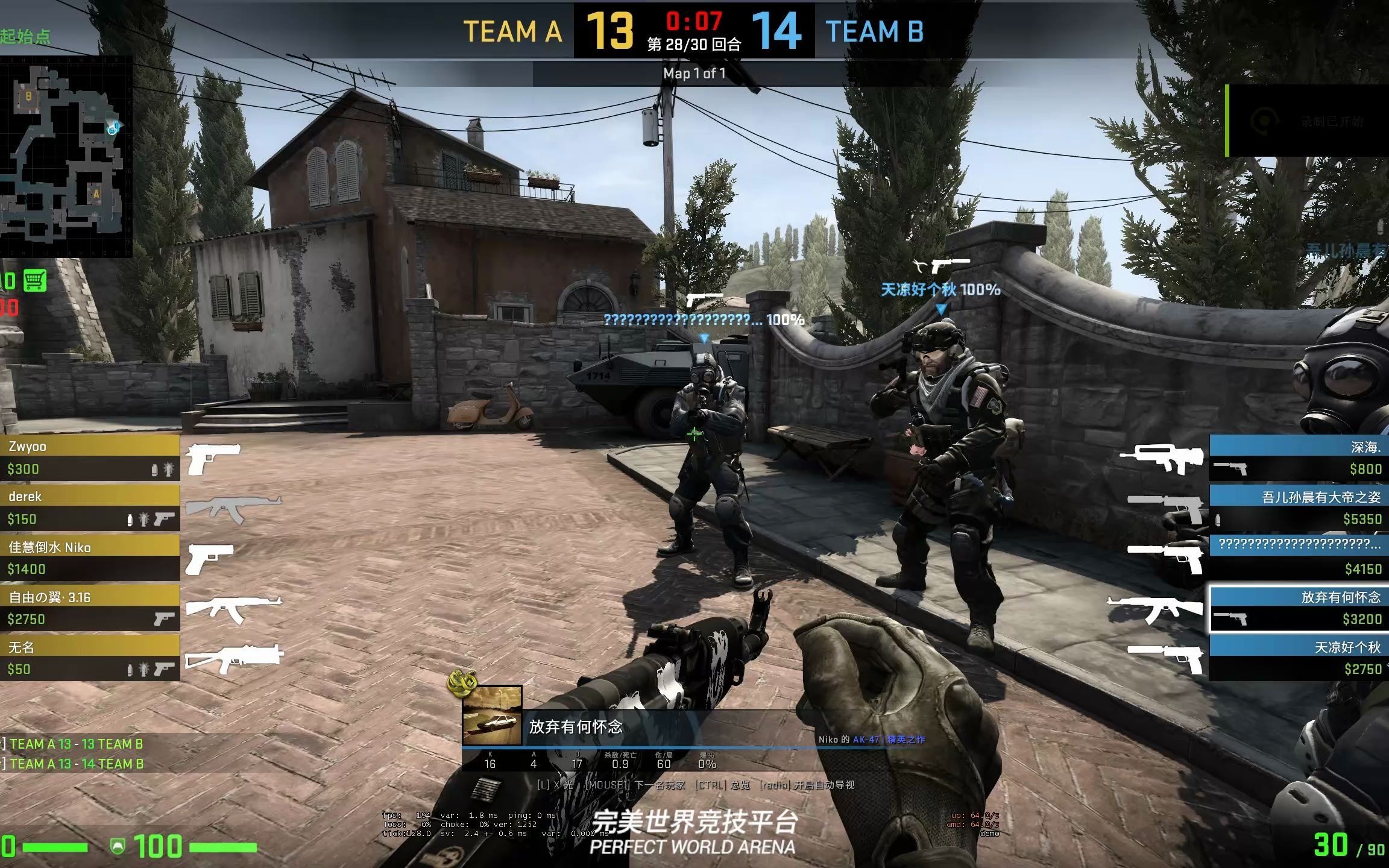1389x868 pixels.
Task: Select 吾儿孙晨有大帝之姿 in Team B list
Action: click(1299, 508)
